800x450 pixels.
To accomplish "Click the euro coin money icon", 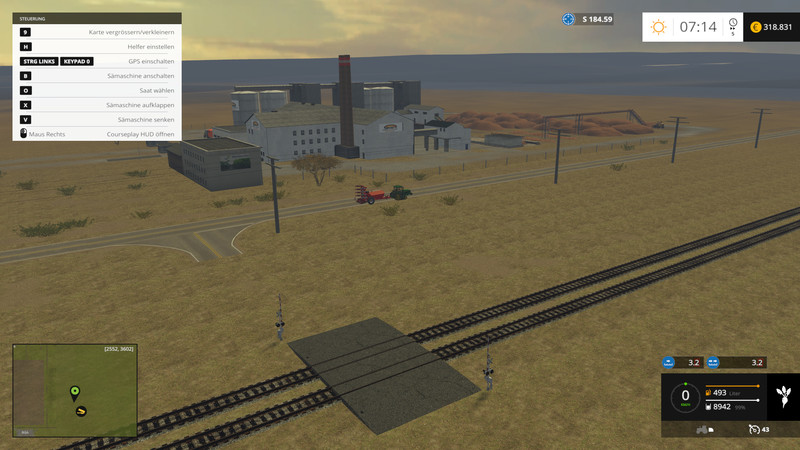I will coord(755,27).
